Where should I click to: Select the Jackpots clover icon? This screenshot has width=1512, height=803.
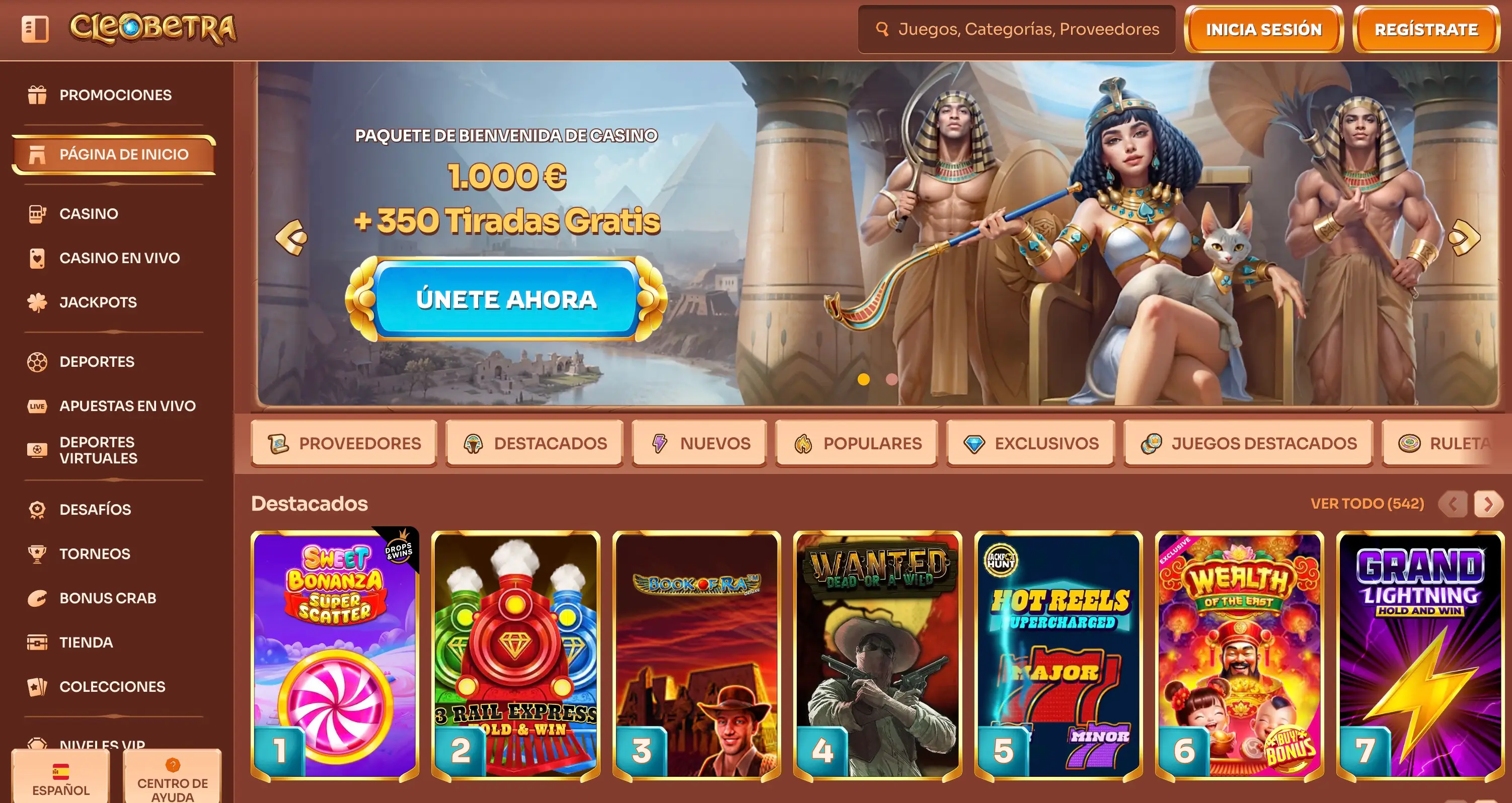(38, 302)
